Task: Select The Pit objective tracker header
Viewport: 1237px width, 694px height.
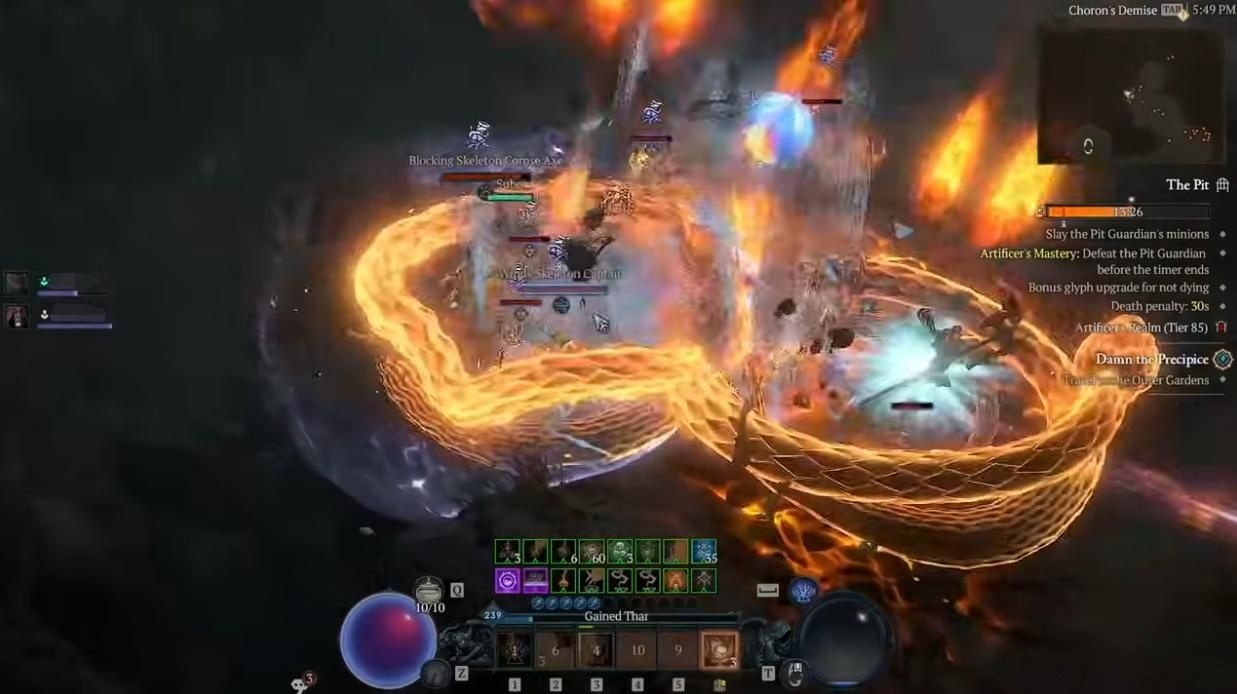Action: pyautogui.click(x=1187, y=185)
